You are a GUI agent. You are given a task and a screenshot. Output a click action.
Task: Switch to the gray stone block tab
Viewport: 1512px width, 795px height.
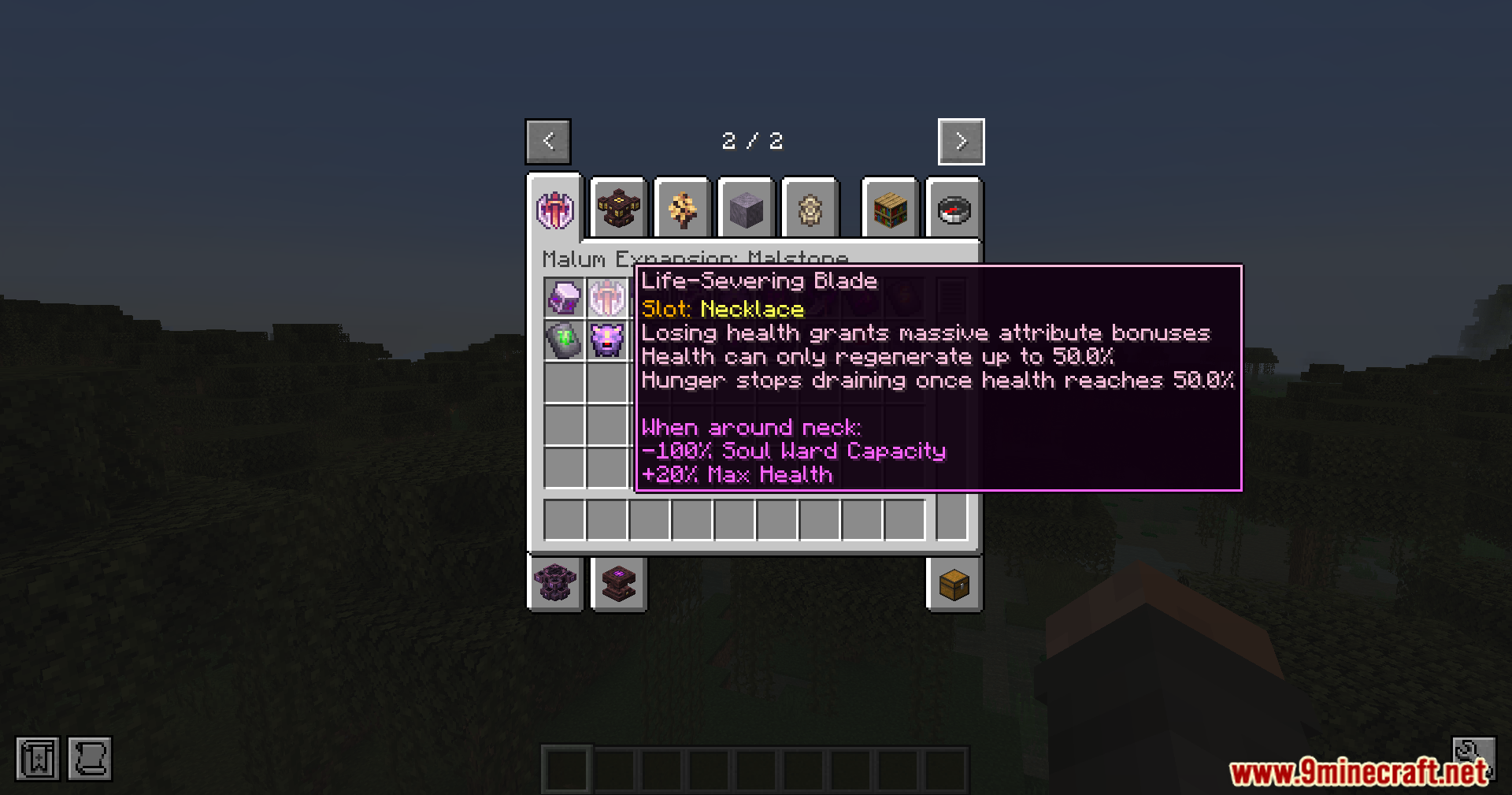pos(746,209)
